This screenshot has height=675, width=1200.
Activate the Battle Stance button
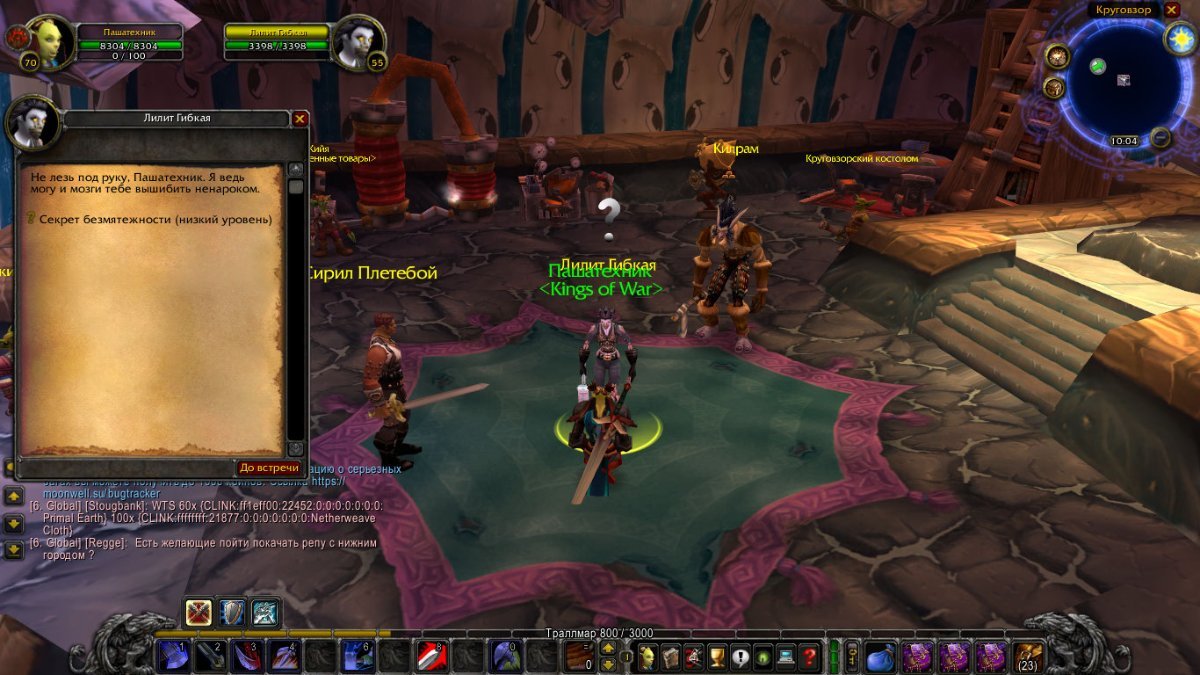pos(199,612)
